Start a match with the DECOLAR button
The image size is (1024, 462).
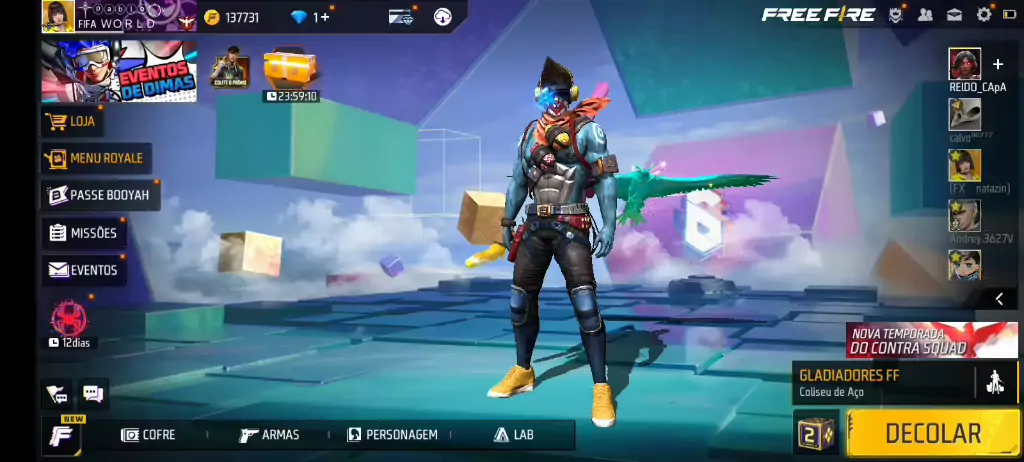932,433
